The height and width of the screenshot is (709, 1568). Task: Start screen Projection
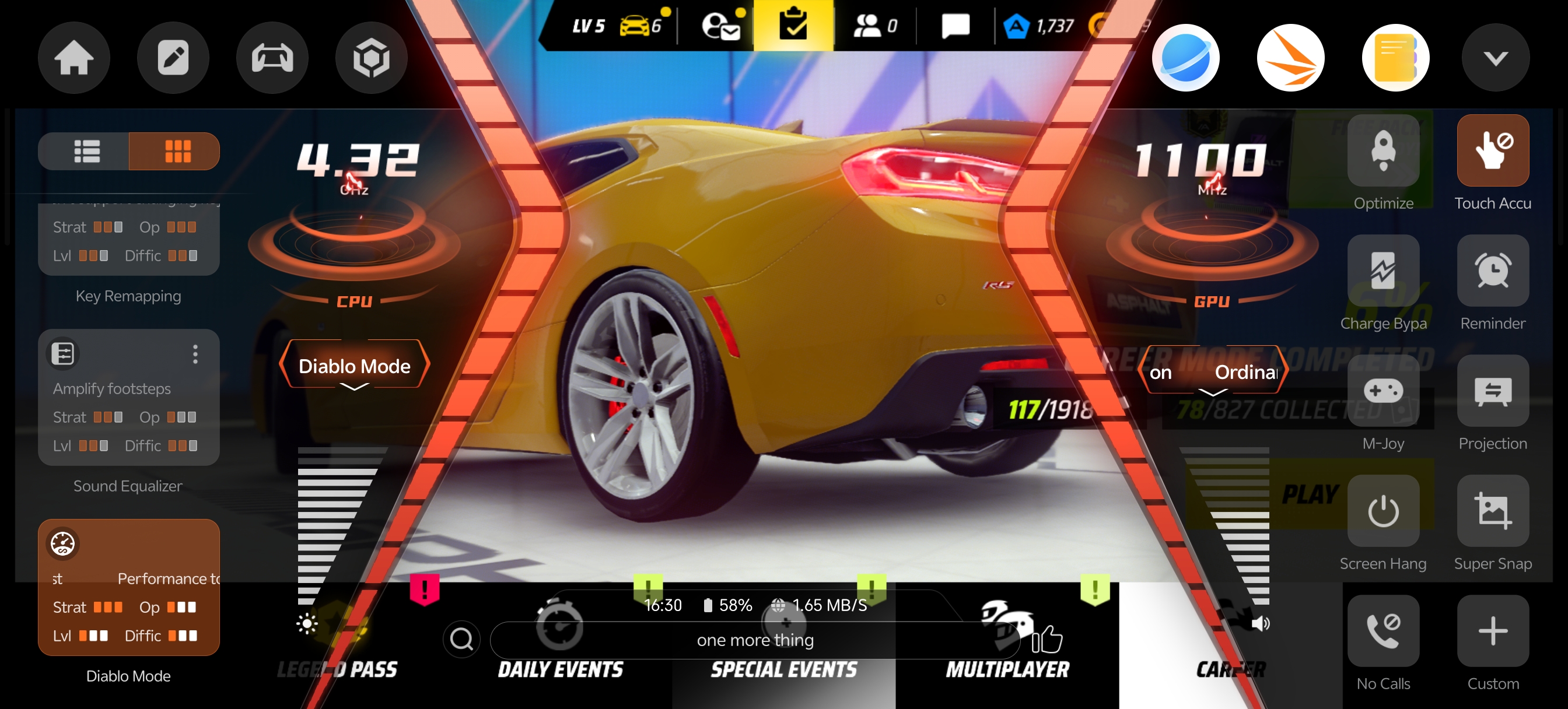1493,391
